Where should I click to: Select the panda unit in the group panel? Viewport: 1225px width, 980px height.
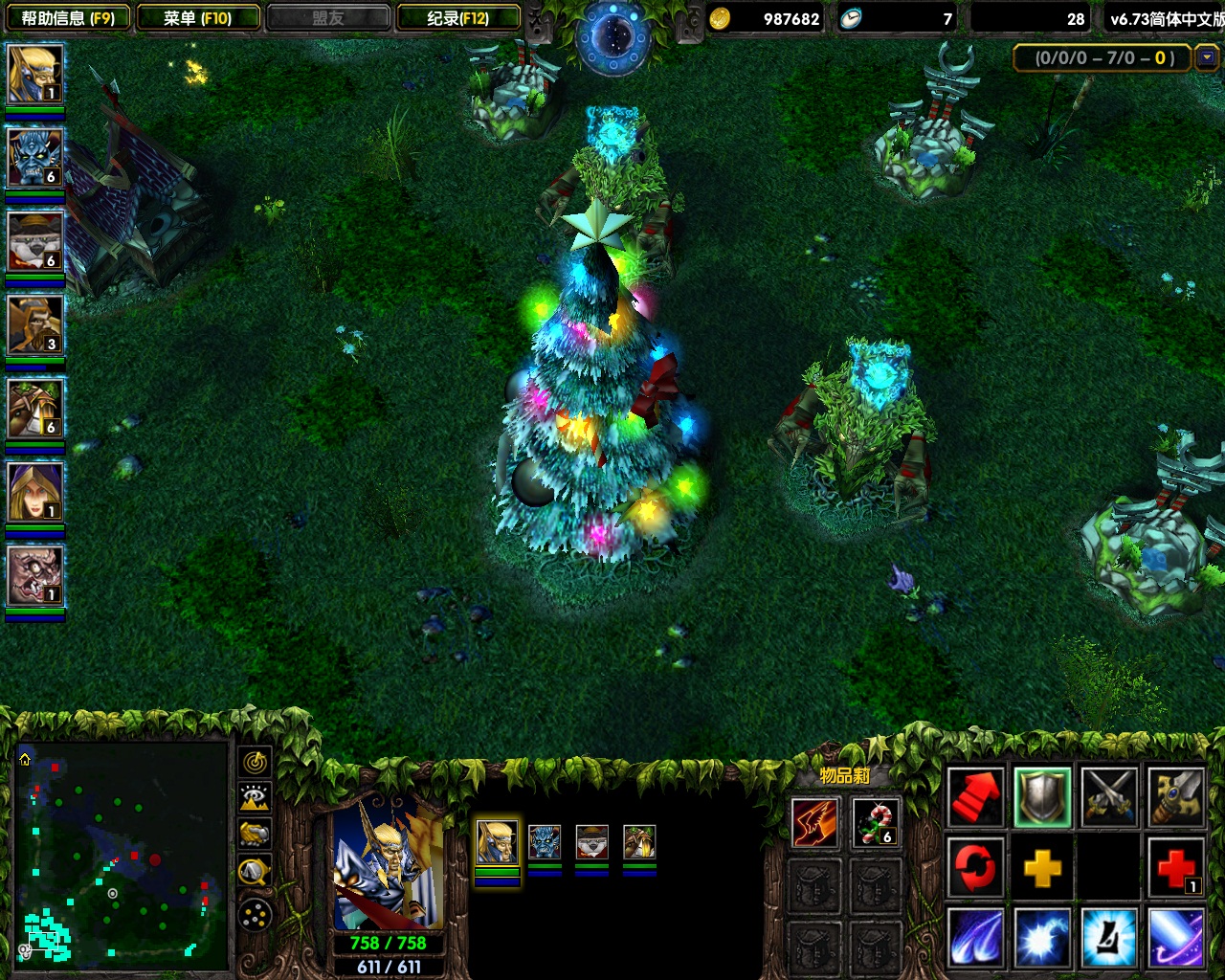(x=591, y=842)
